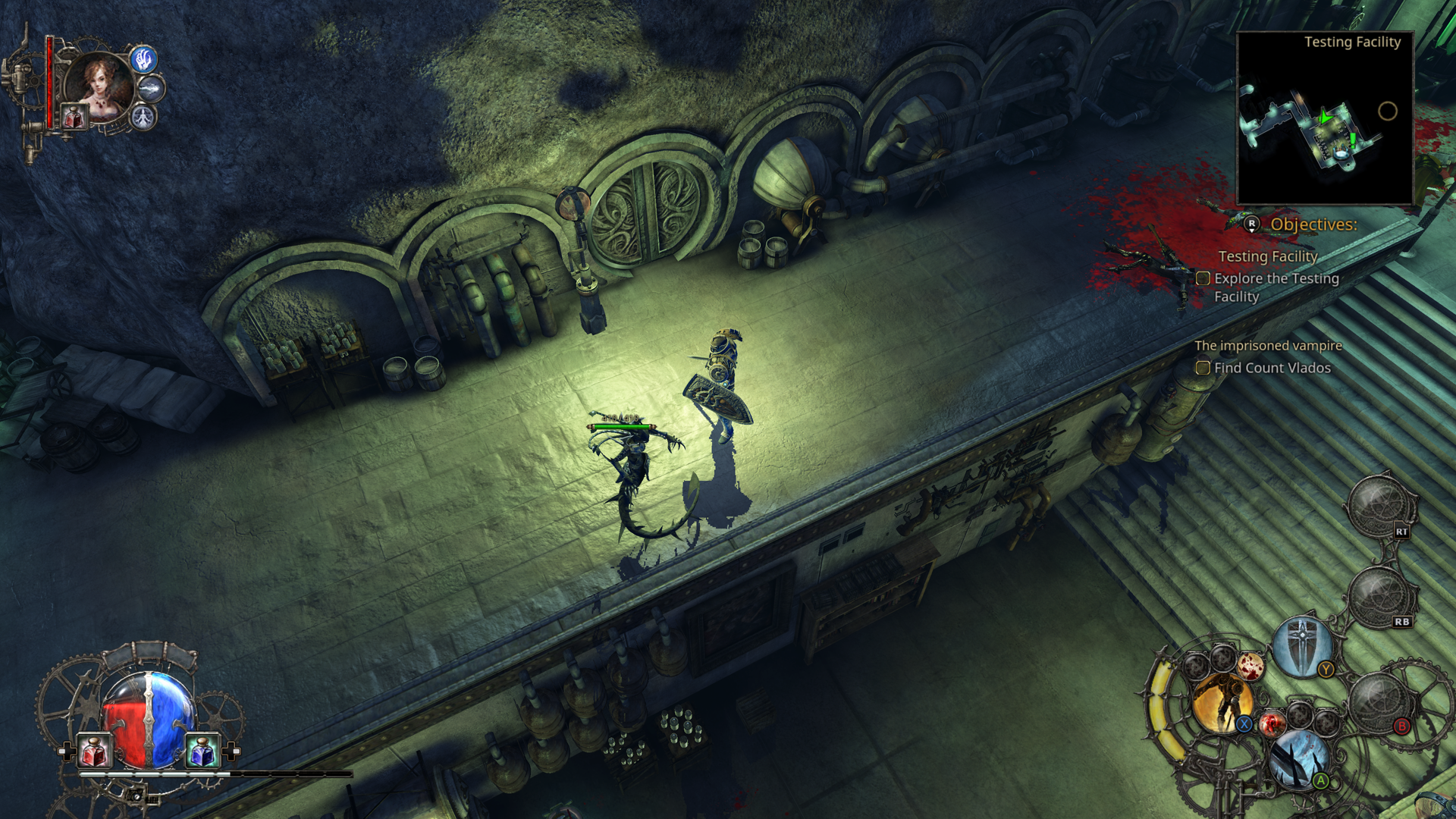Select the standing figure companion icon
The height and width of the screenshot is (819, 1456).
coord(143,117)
